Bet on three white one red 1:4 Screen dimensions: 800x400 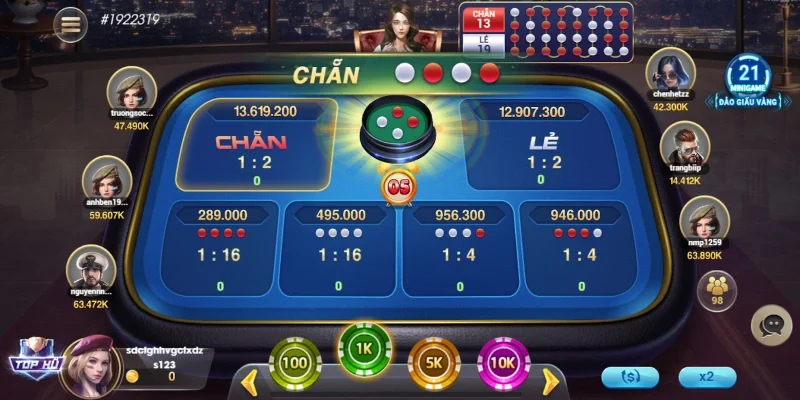point(460,248)
